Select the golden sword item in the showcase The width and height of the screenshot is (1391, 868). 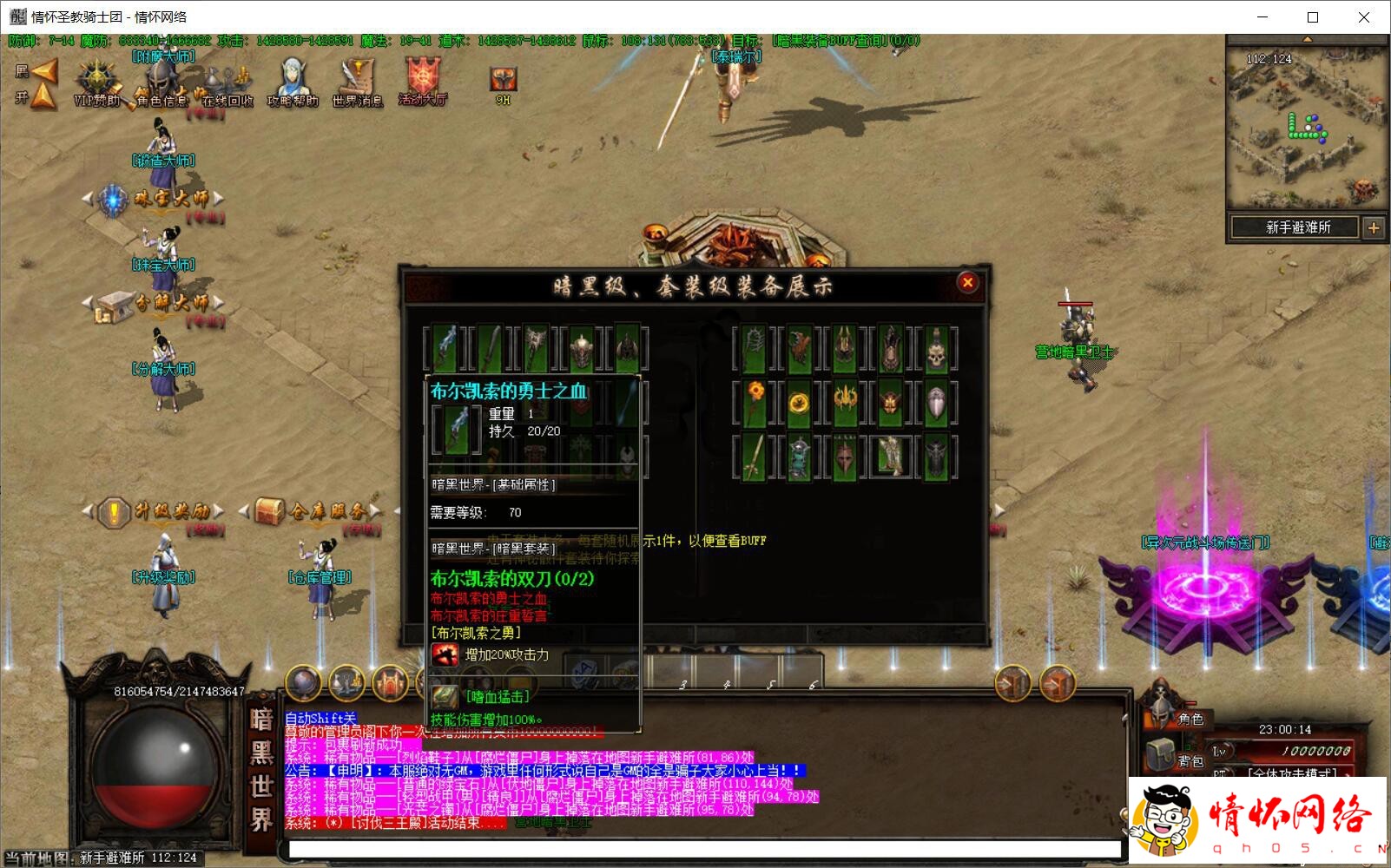click(754, 457)
